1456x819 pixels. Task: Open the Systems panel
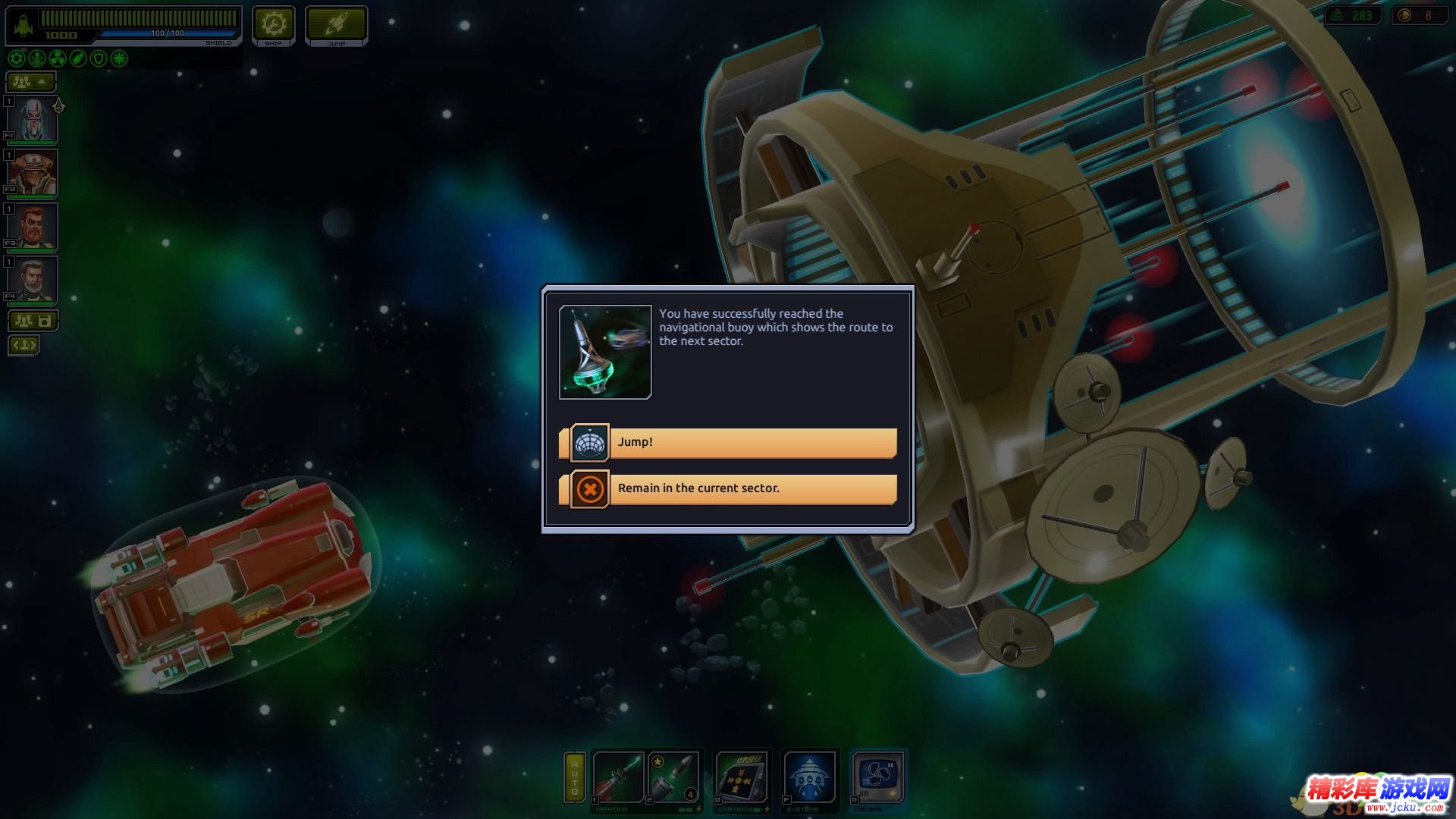point(810,777)
